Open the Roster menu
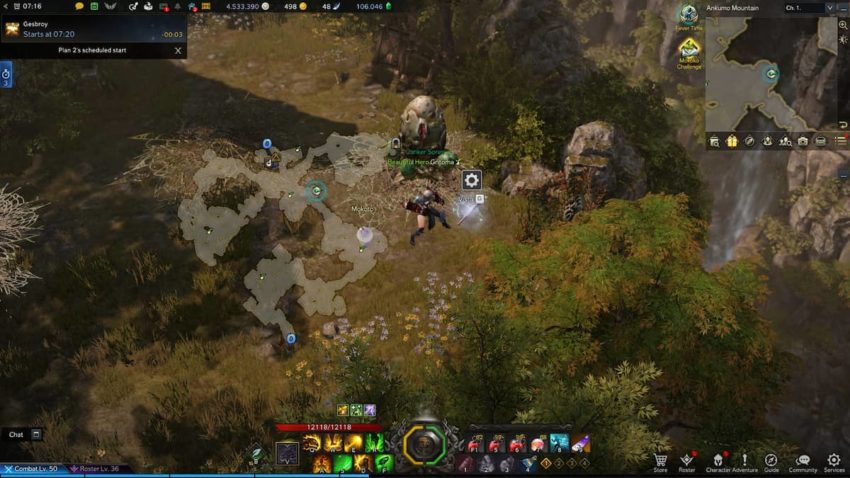 687,461
